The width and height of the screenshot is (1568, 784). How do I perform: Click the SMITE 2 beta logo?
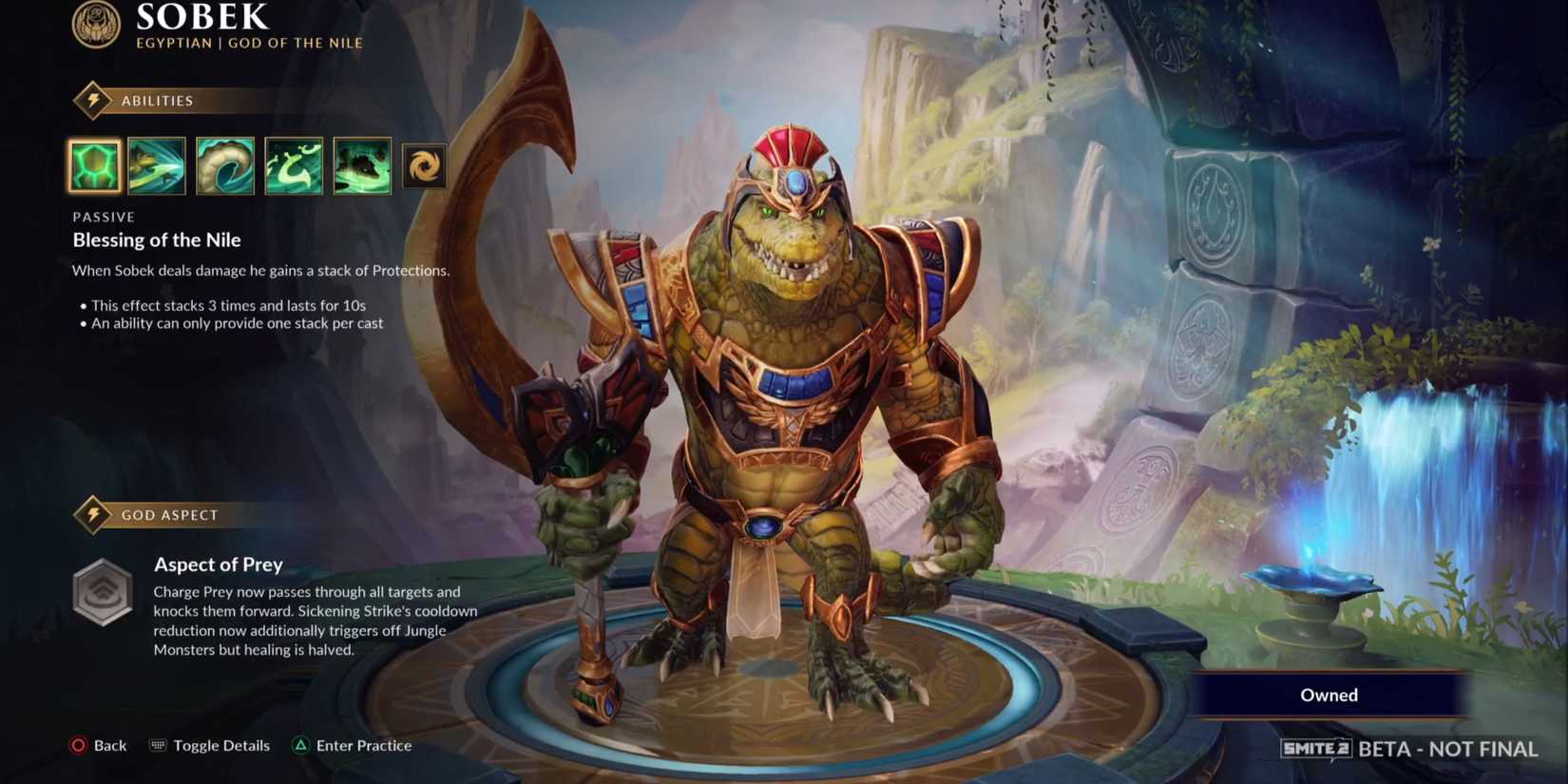coord(1315,748)
